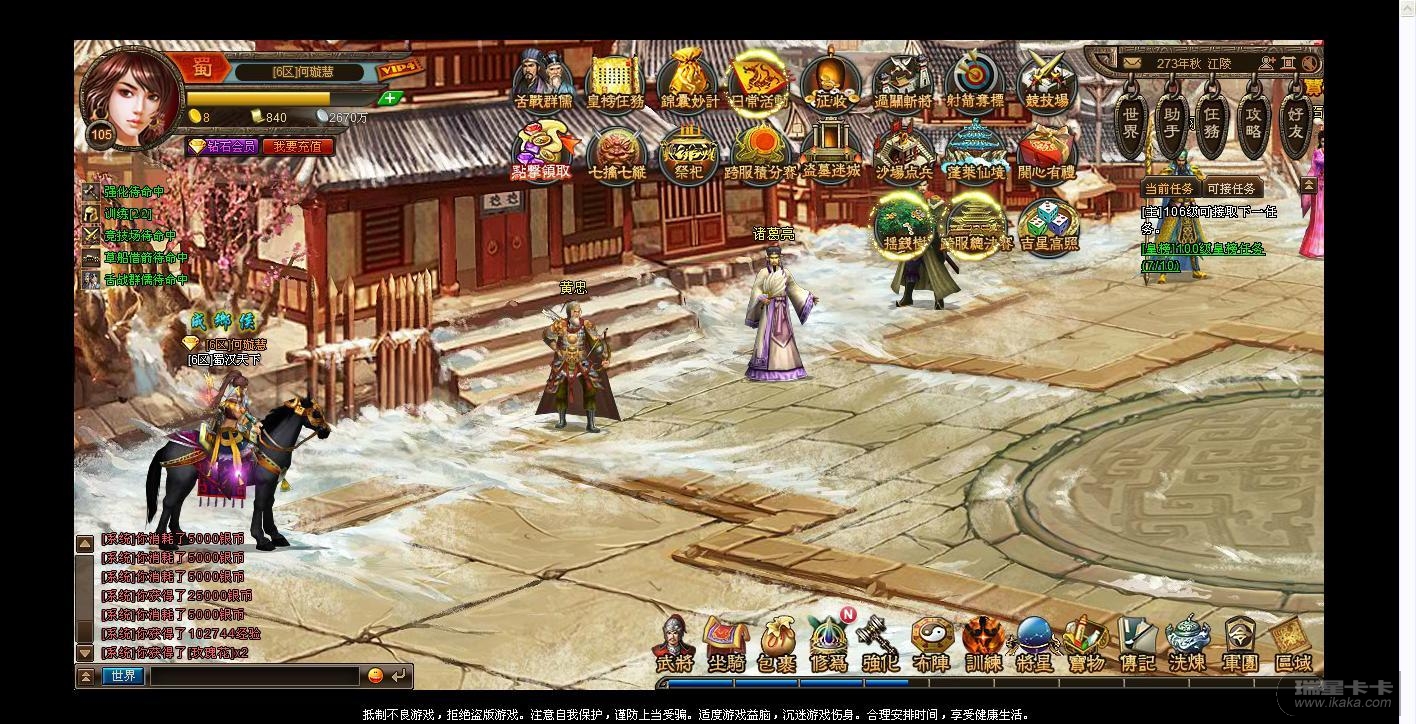Click the chat text input box

tap(254, 676)
